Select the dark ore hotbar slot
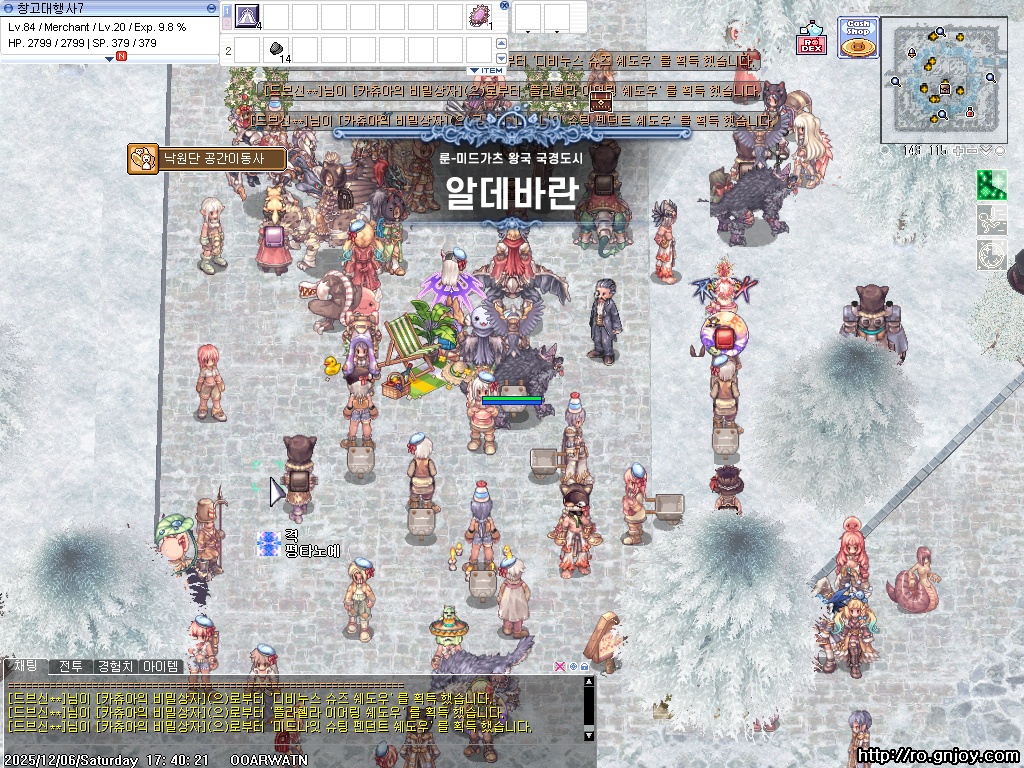1024x768 pixels. click(277, 48)
